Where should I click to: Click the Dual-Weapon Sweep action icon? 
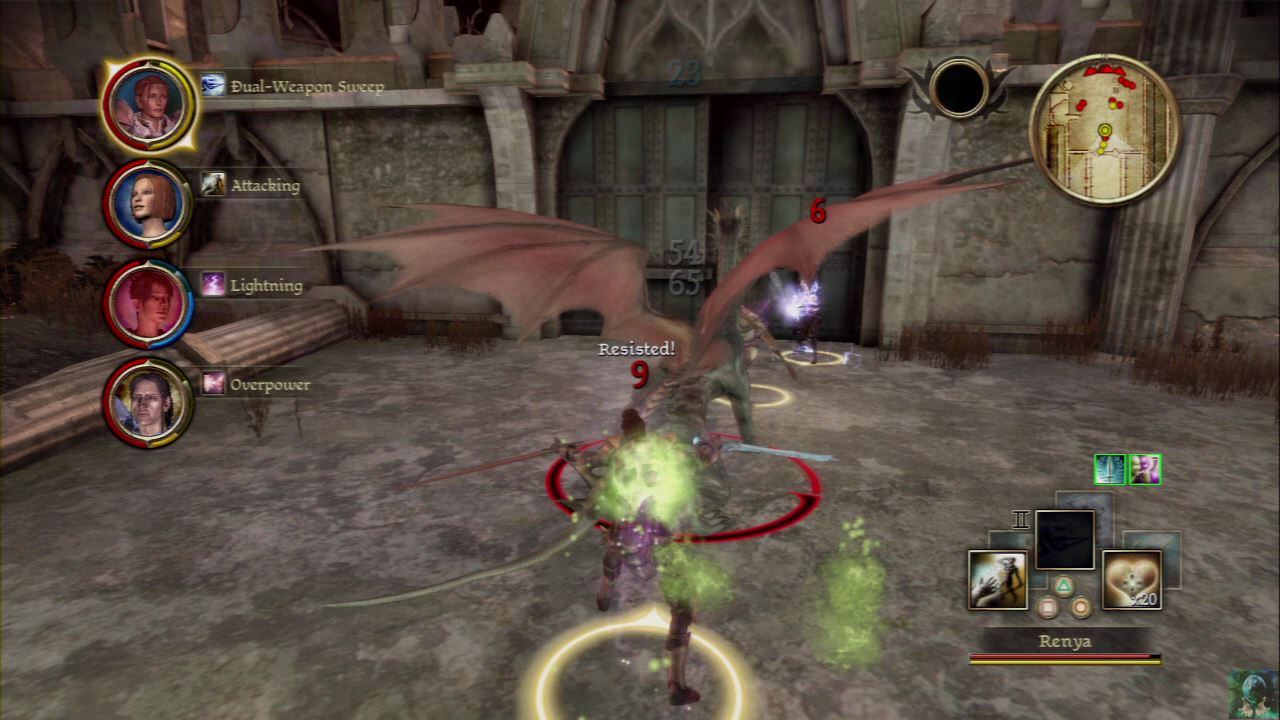[x=212, y=86]
